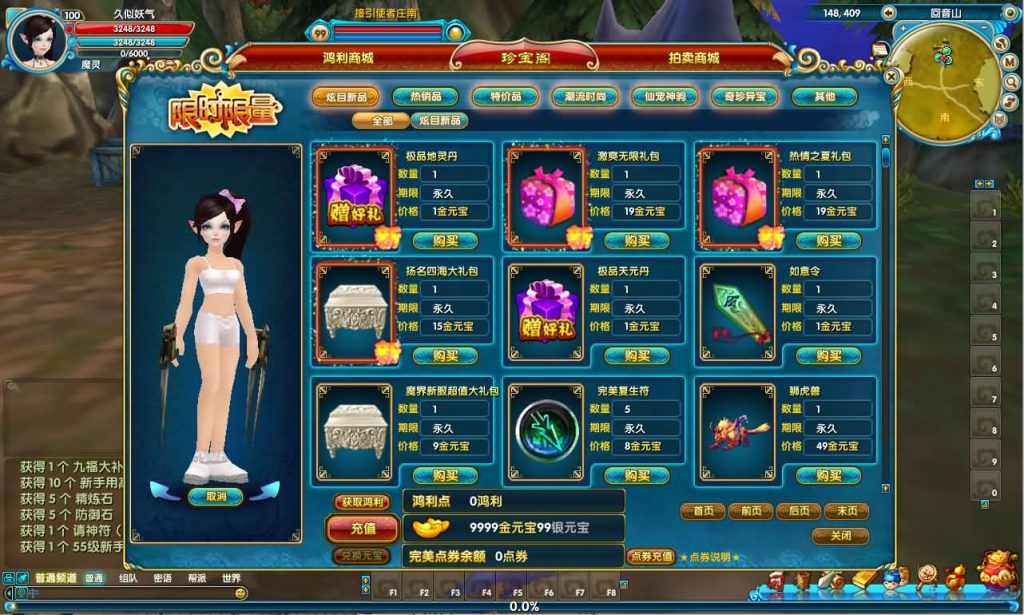1024x615 pixels.
Task: Click the 获取鸿利 button
Action: [x=361, y=502]
